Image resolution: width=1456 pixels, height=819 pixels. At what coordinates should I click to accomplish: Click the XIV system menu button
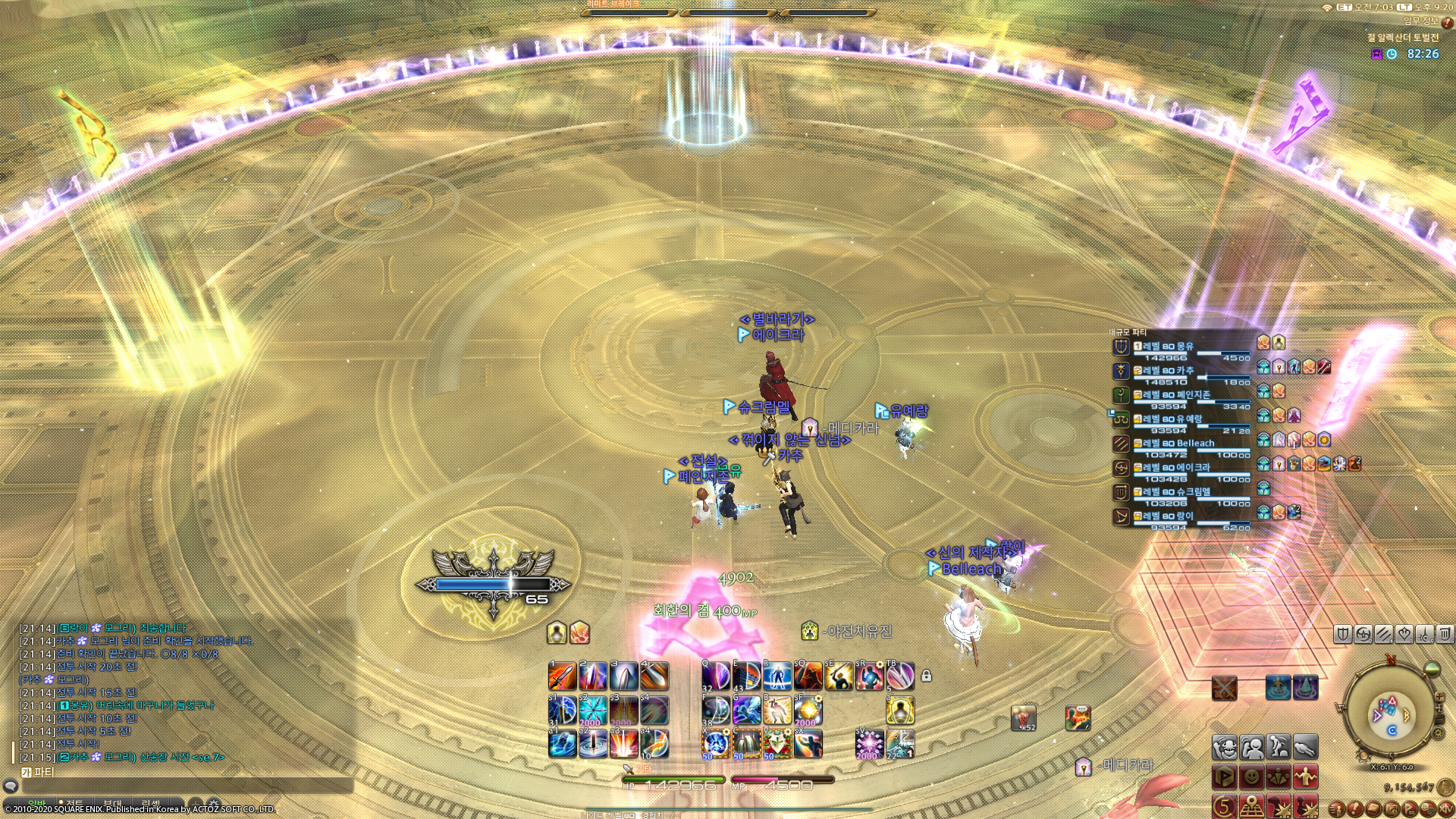click(x=1445, y=809)
